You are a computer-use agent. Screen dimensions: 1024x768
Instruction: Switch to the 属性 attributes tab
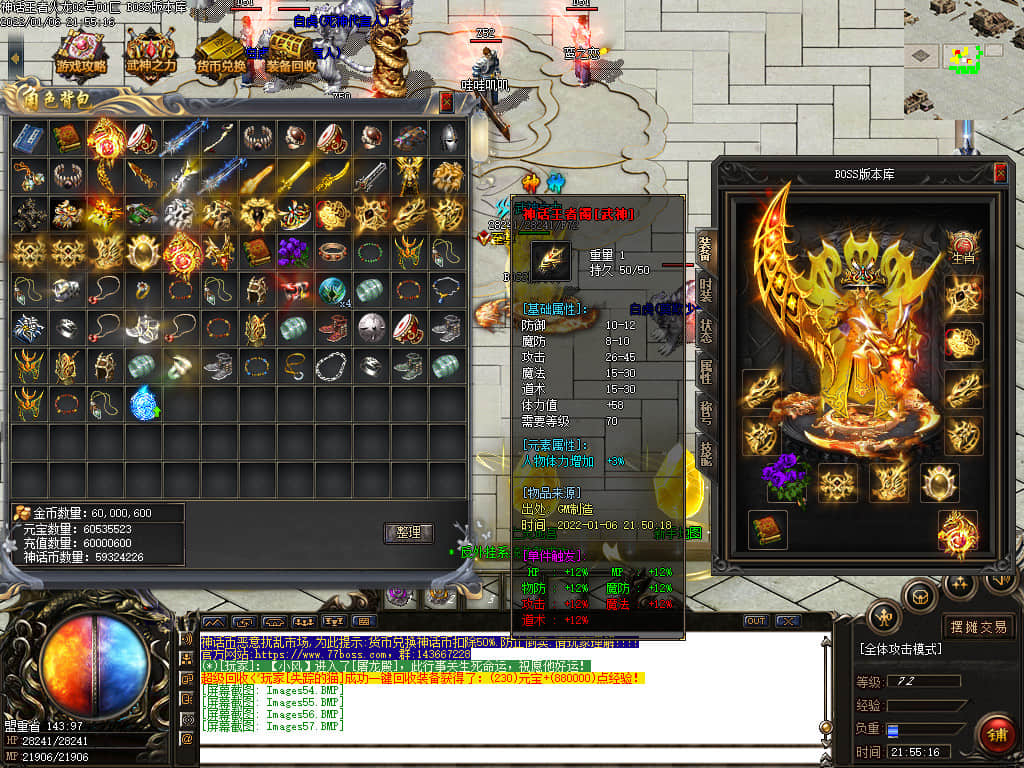pos(705,373)
